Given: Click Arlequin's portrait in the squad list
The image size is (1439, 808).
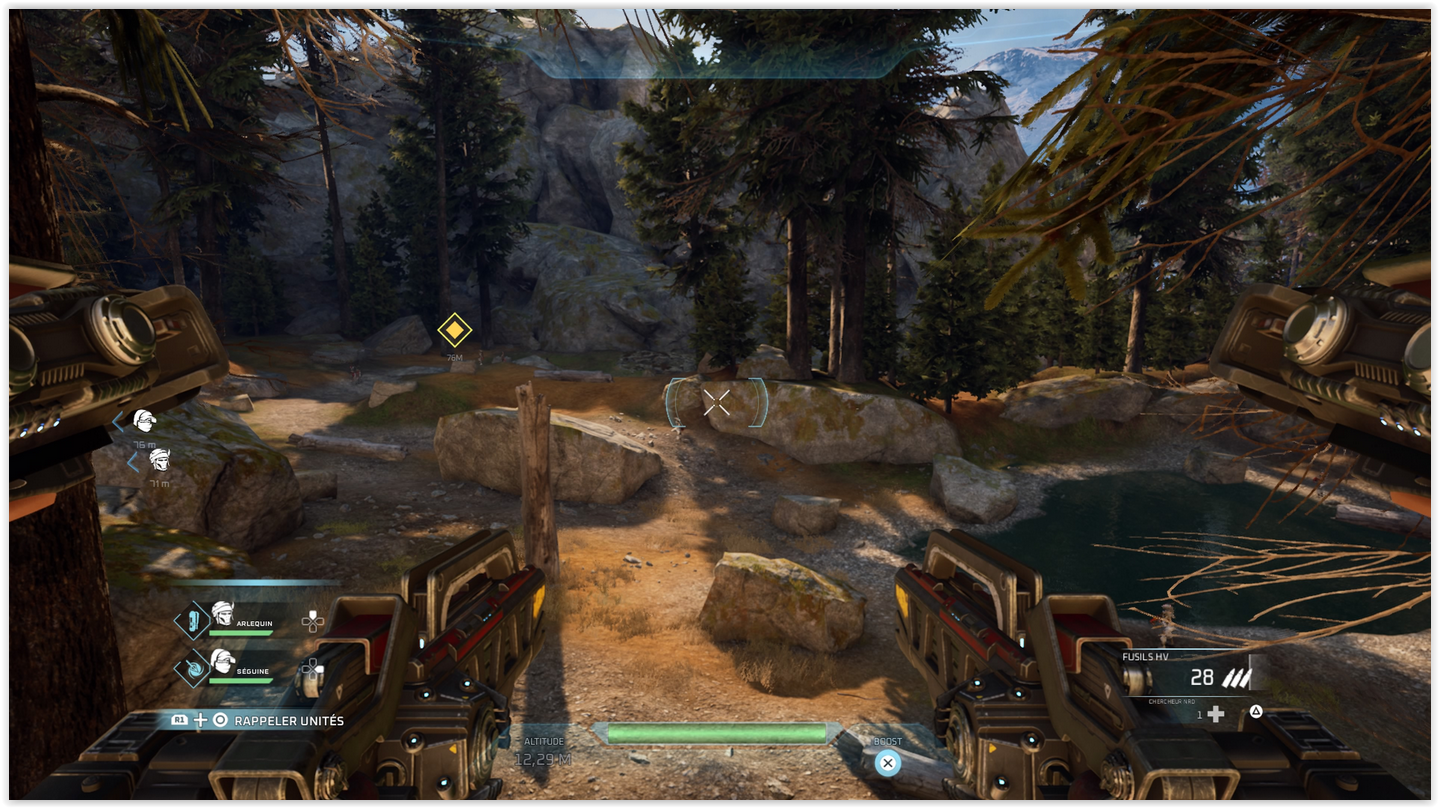Looking at the screenshot, I should [x=222, y=613].
